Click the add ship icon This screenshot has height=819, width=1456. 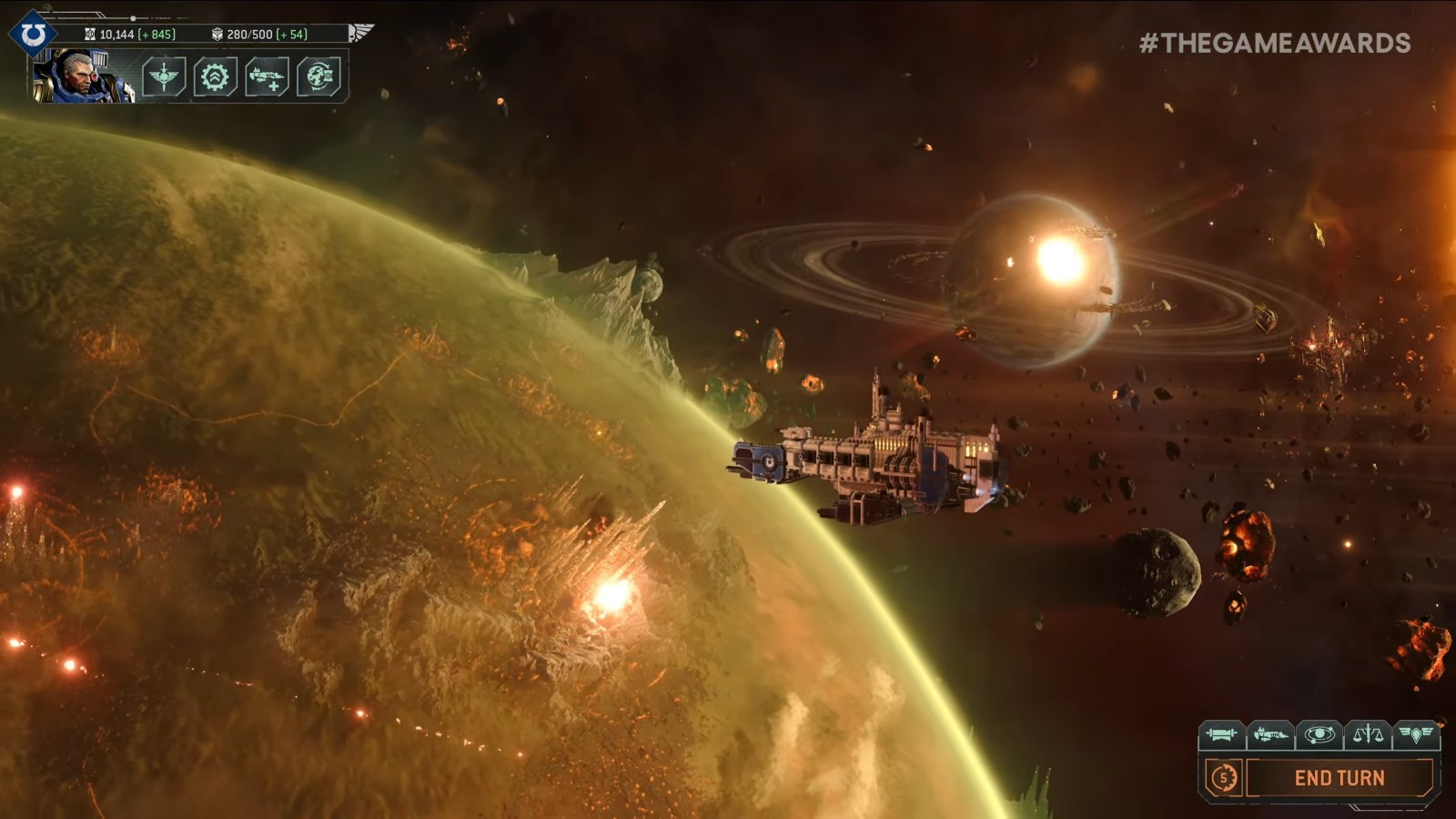coord(267,76)
